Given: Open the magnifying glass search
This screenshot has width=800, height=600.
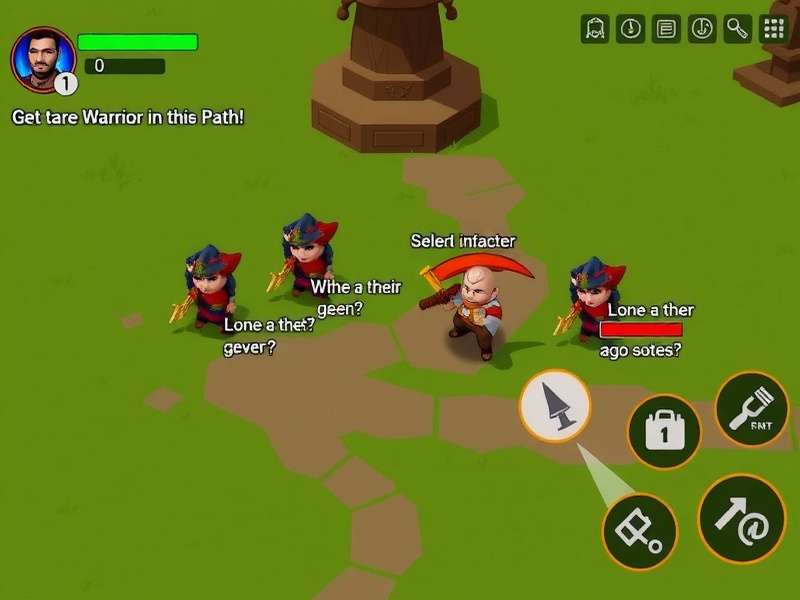Looking at the screenshot, I should (x=738, y=29).
